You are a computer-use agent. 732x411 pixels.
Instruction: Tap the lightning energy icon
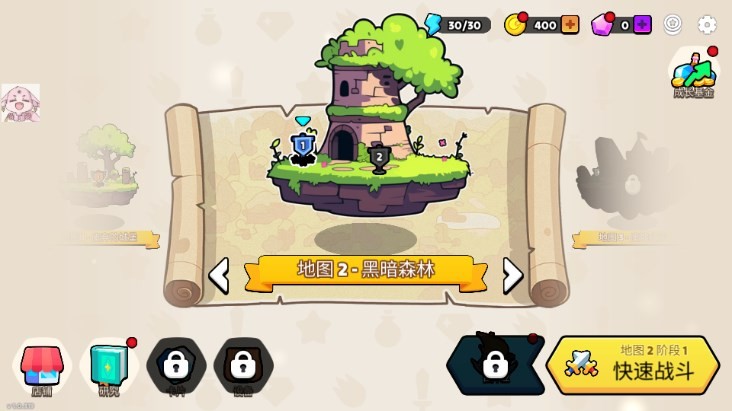(433, 25)
